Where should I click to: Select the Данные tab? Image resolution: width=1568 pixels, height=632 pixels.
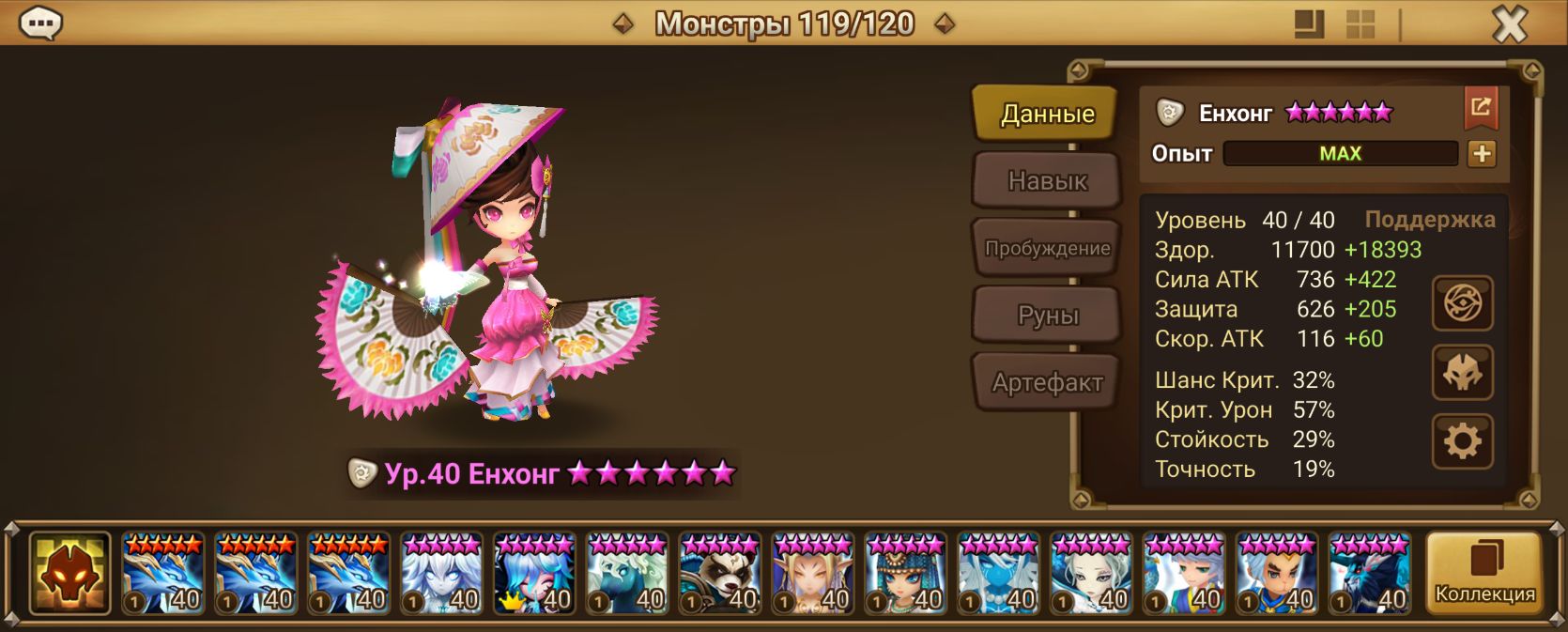(1046, 114)
